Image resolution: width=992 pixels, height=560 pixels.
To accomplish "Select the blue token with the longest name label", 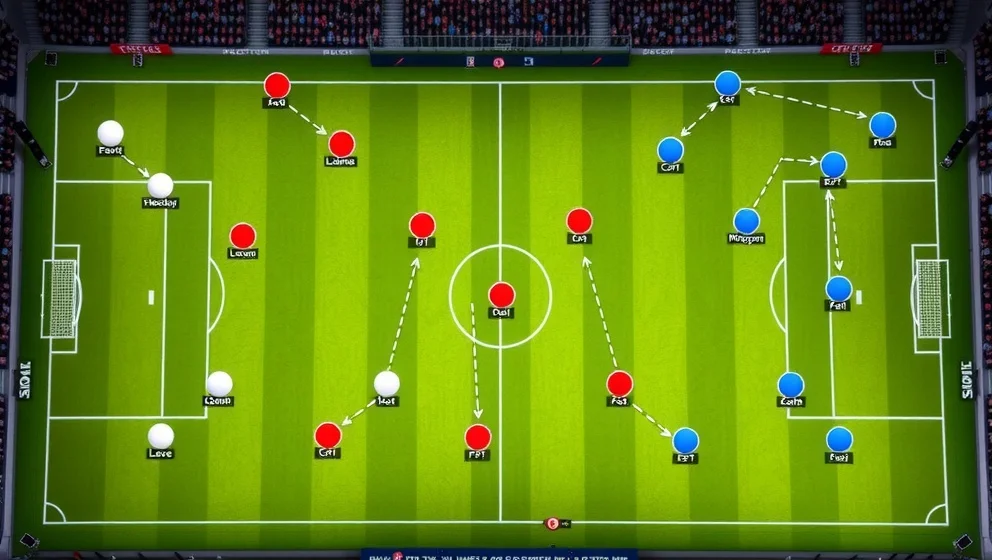I will (746, 221).
